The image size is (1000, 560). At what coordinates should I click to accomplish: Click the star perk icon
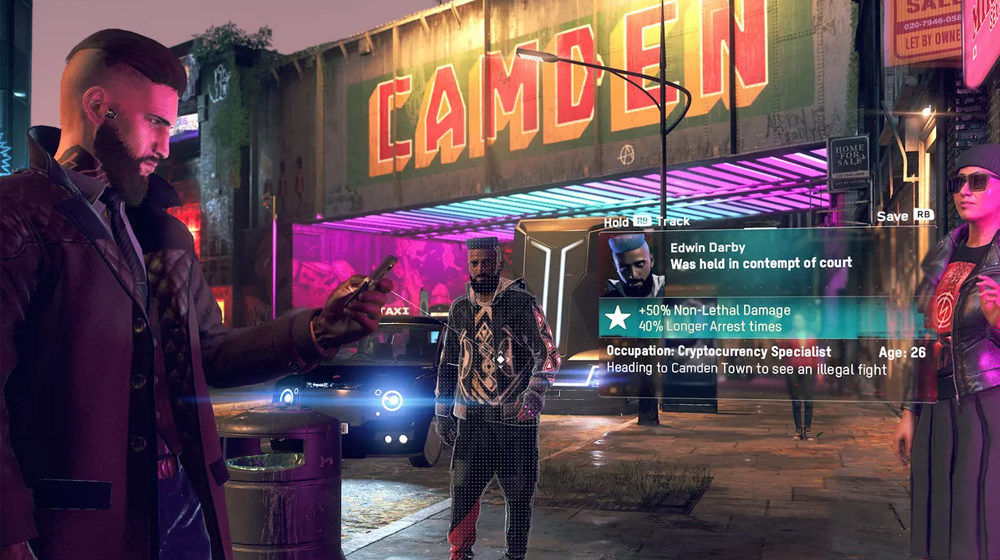pos(619,318)
